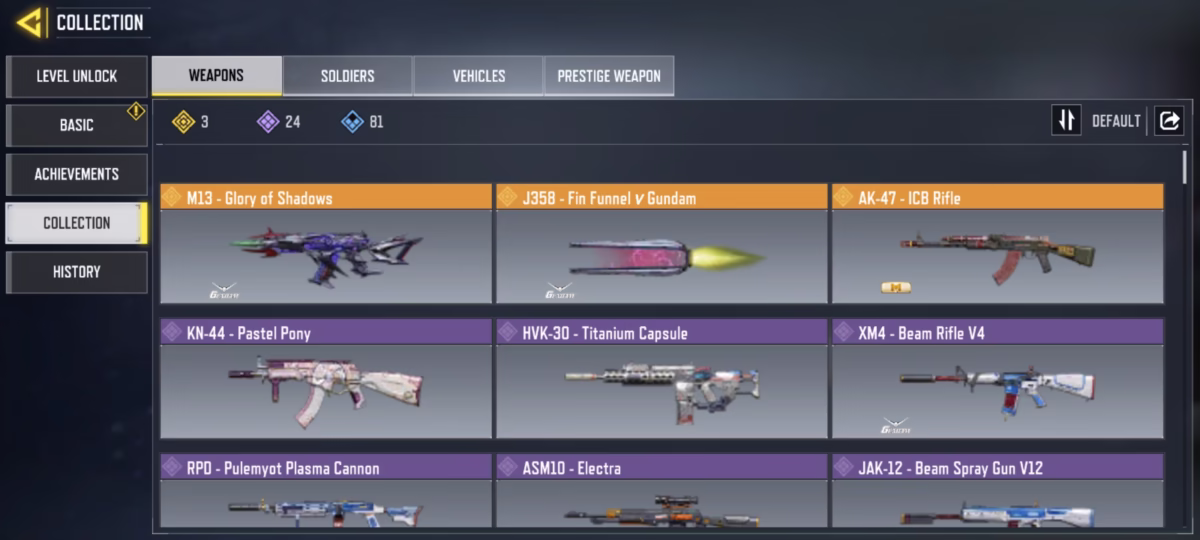This screenshot has width=1200, height=540.
Task: Open the Level Unlock section
Action: 76,76
